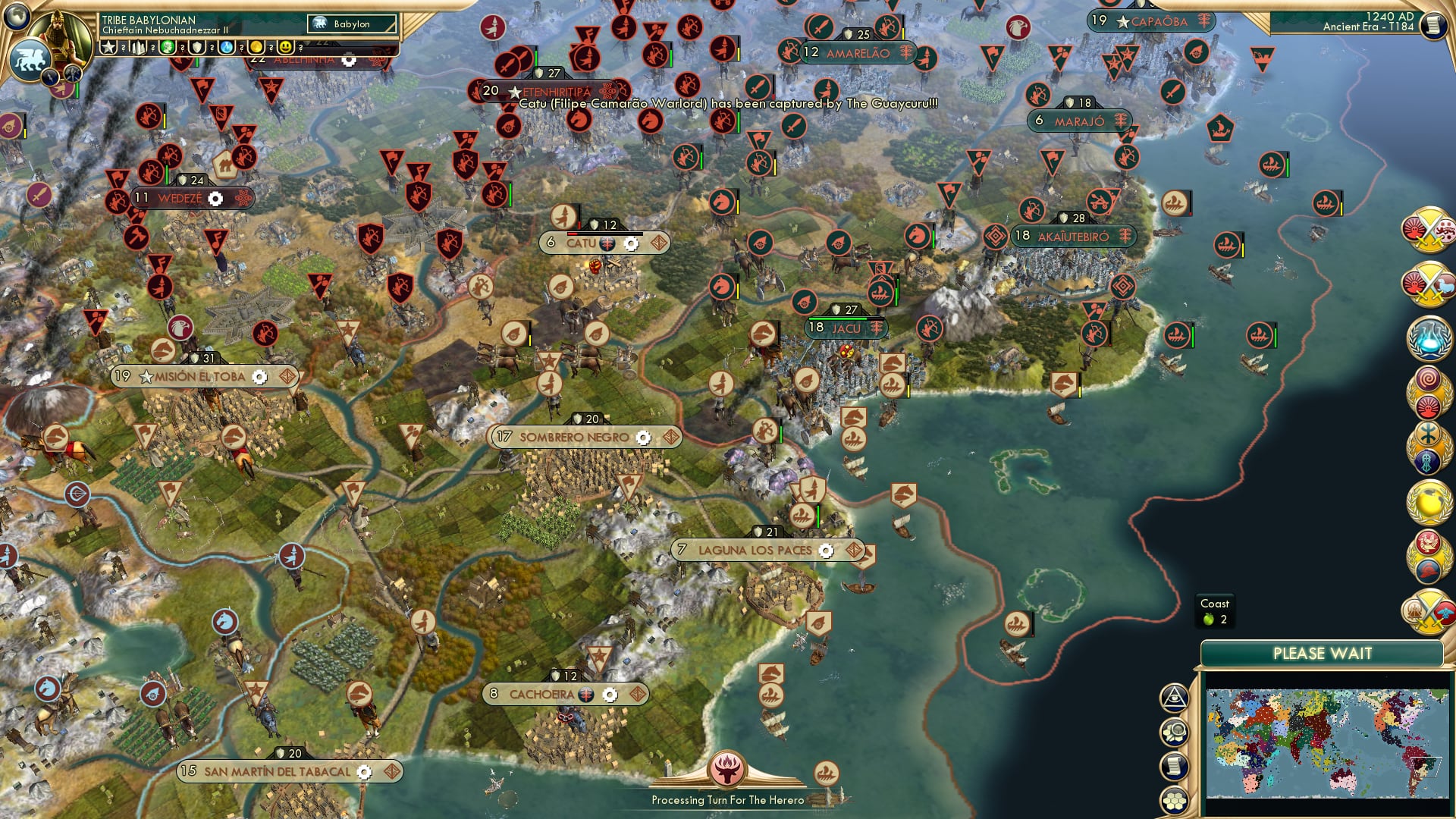Open the notification log scroll icon
Screen dimensions: 1456x819
click(1174, 767)
